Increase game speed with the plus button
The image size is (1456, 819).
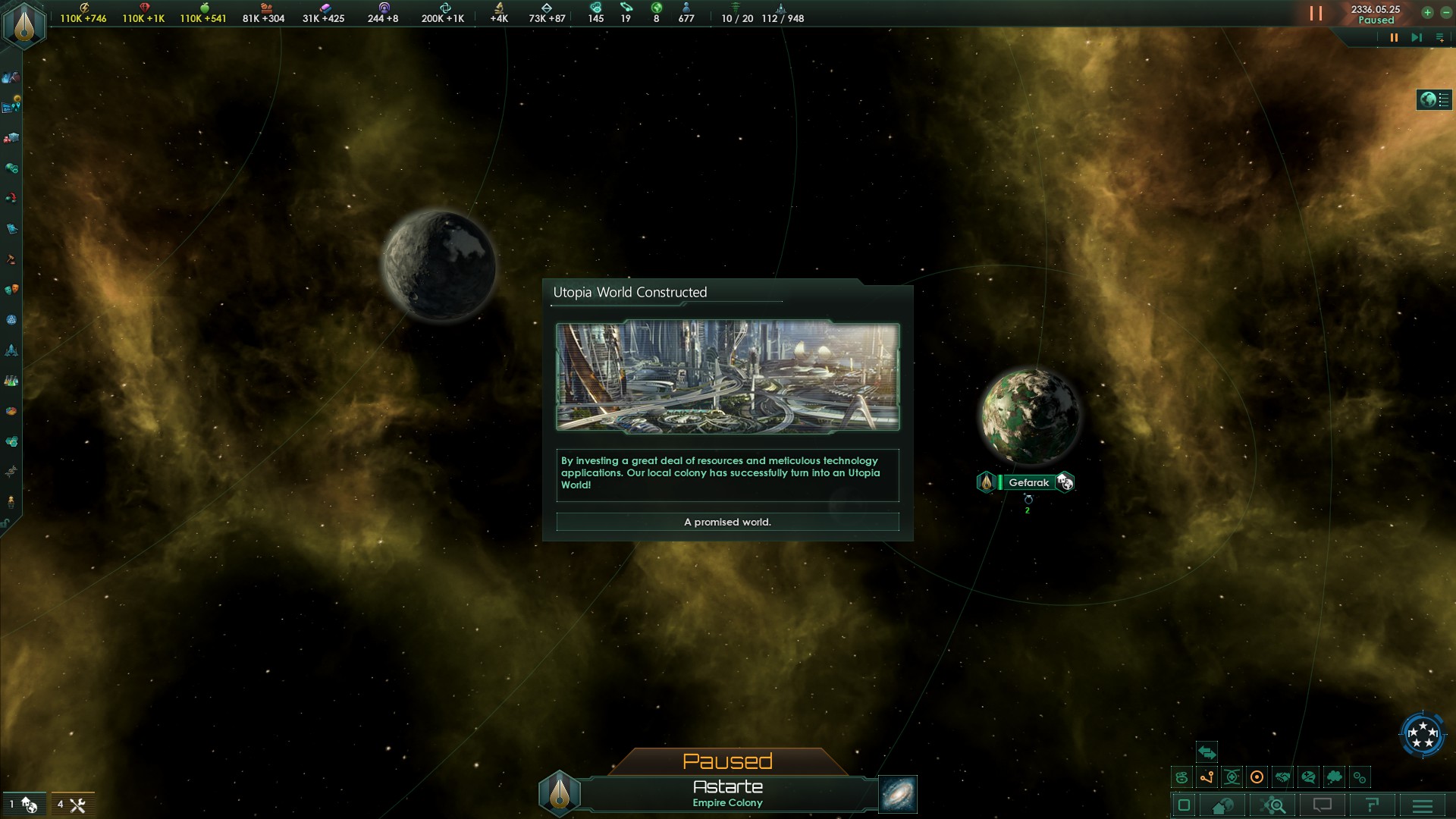point(1427,12)
